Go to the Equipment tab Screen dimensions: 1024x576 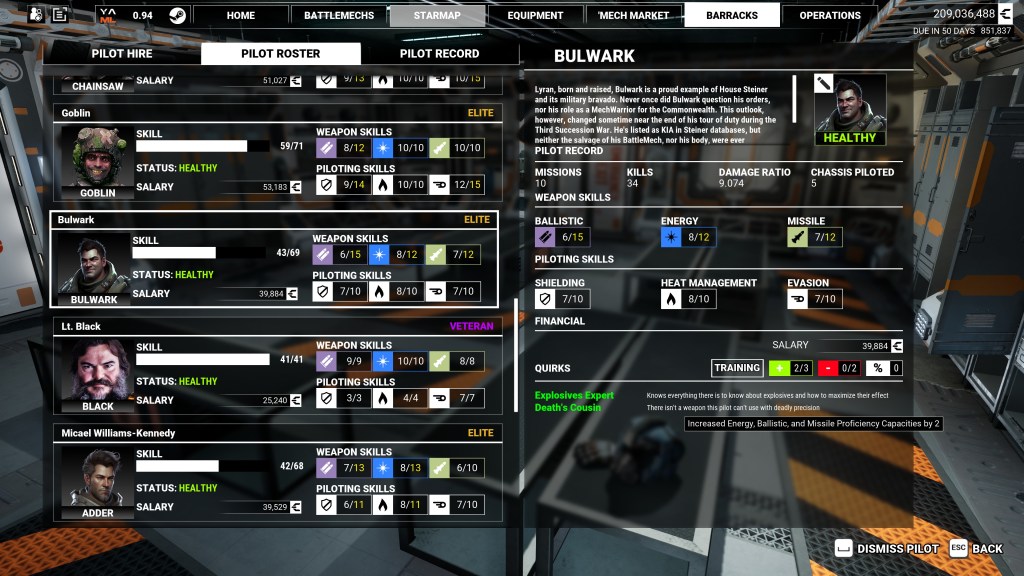click(x=534, y=15)
